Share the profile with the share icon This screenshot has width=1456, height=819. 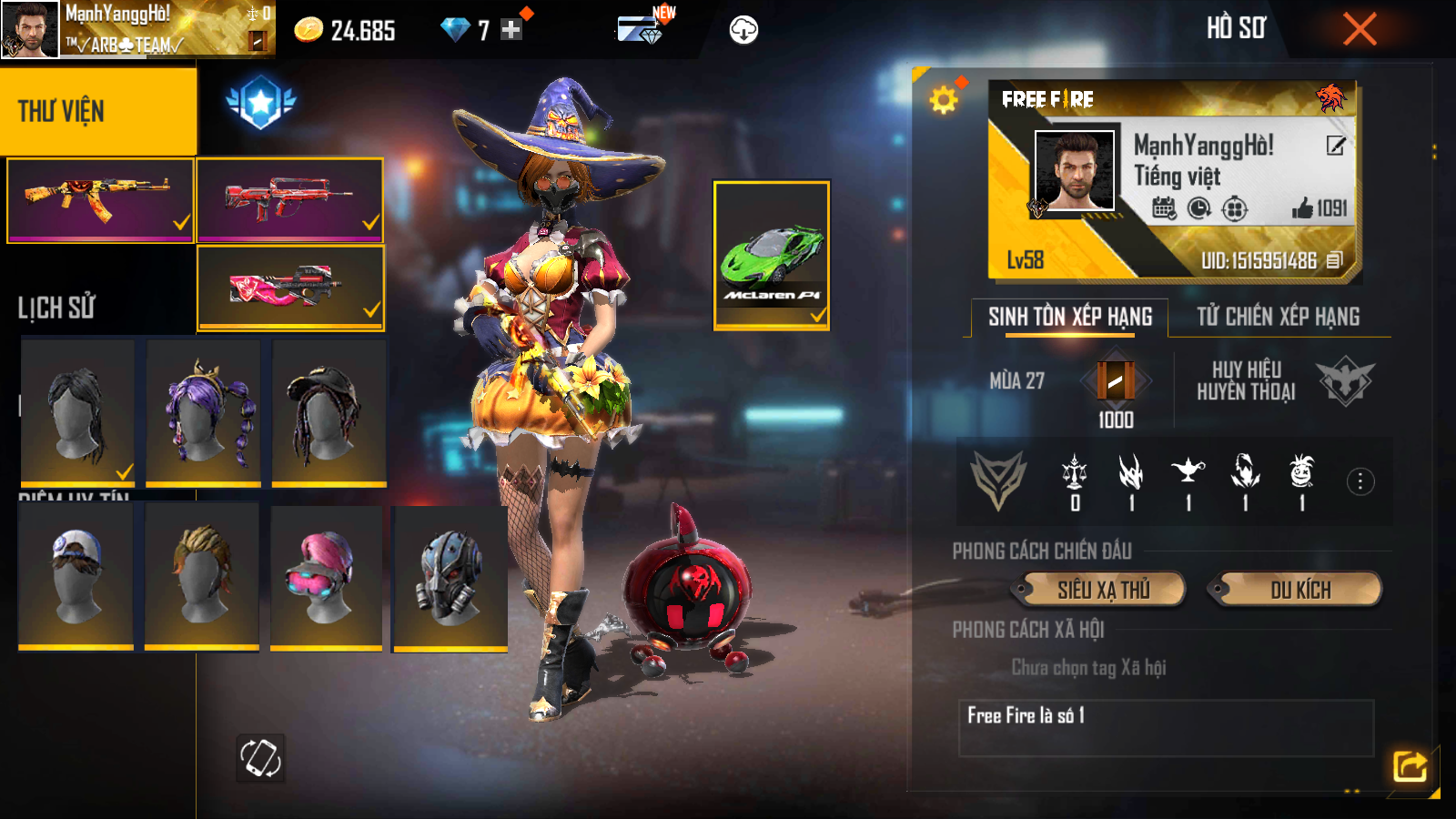pos(1410,766)
